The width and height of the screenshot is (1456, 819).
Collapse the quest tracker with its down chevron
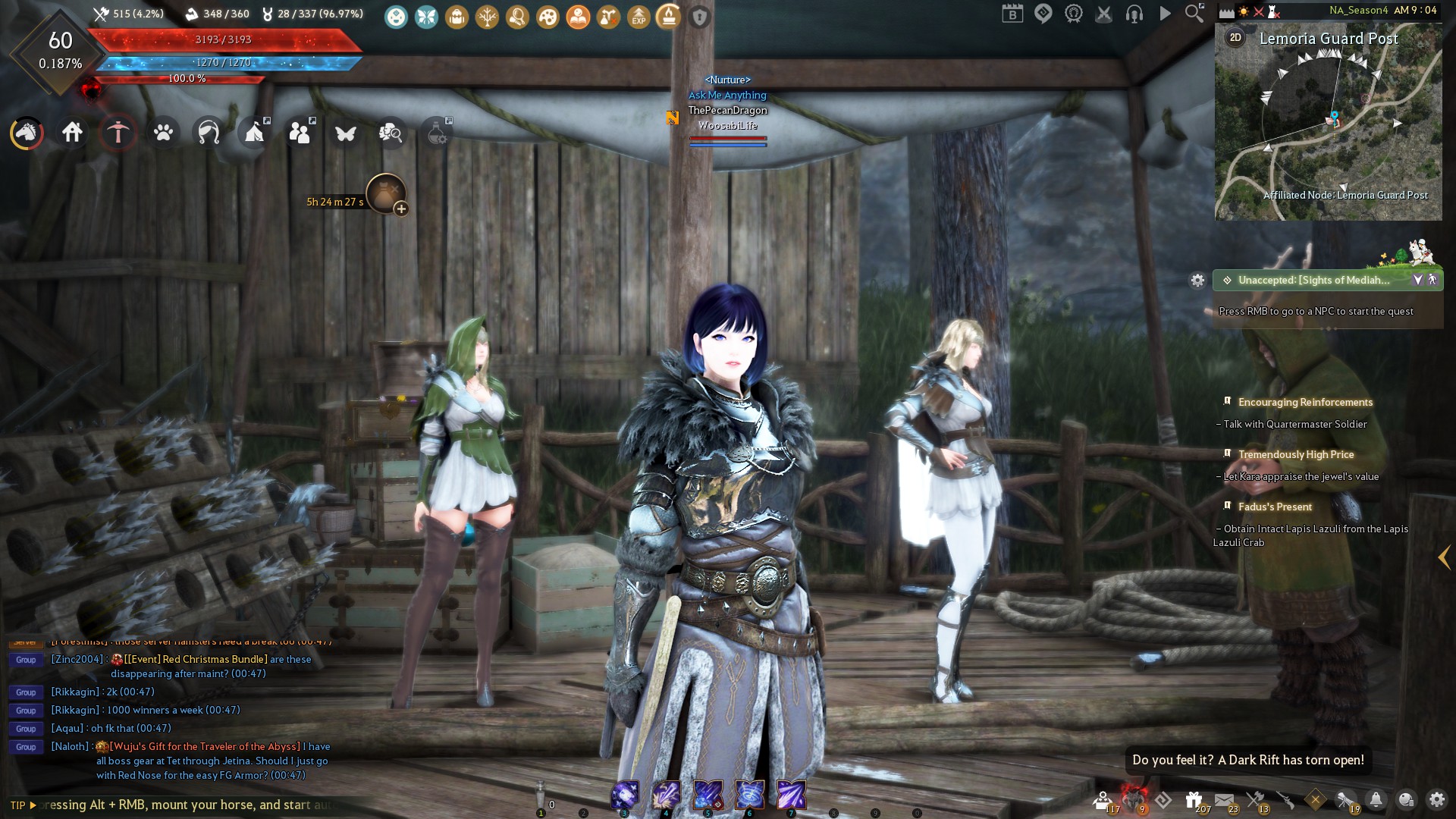click(1419, 280)
